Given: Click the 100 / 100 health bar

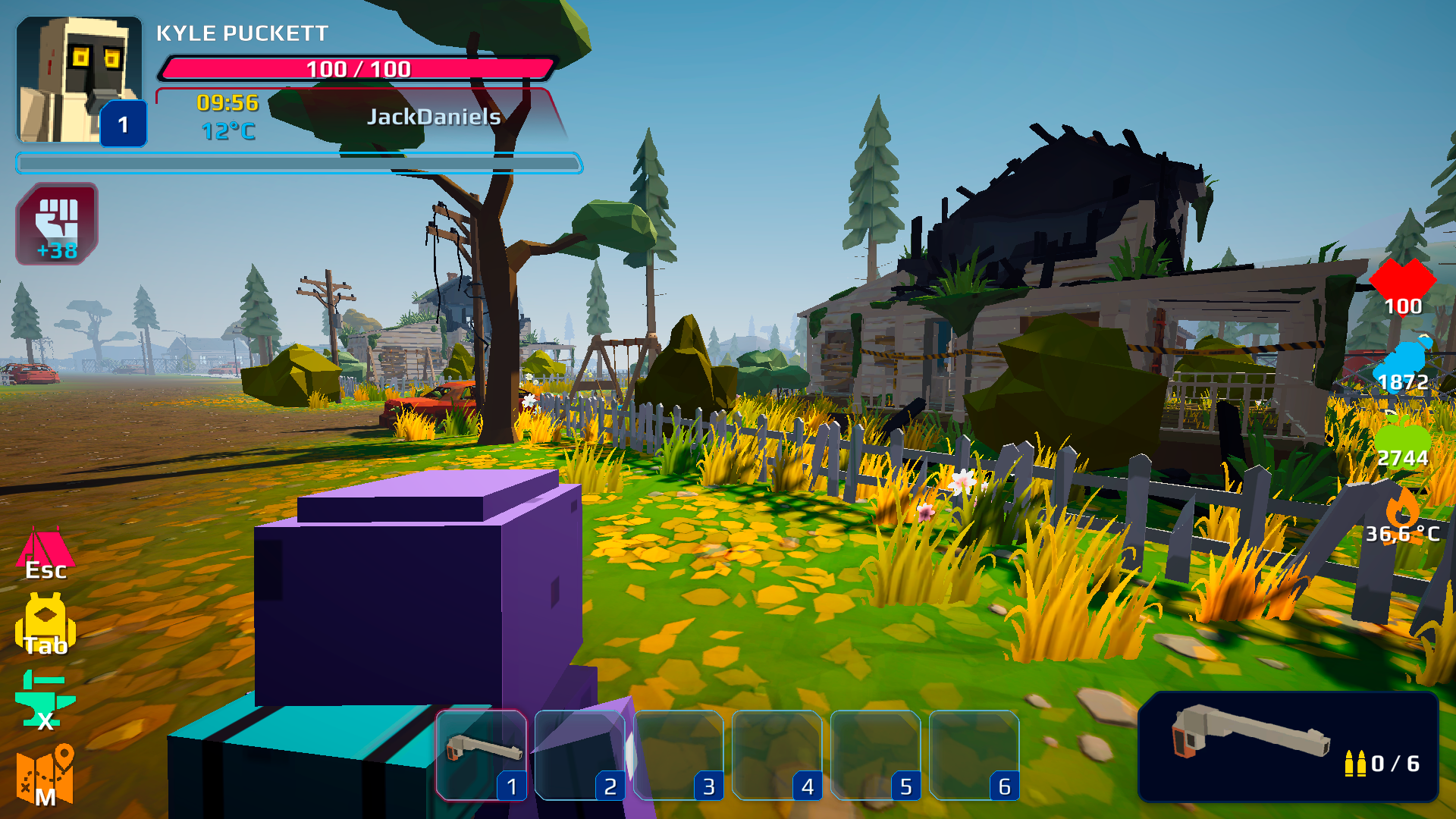Looking at the screenshot, I should click(356, 69).
